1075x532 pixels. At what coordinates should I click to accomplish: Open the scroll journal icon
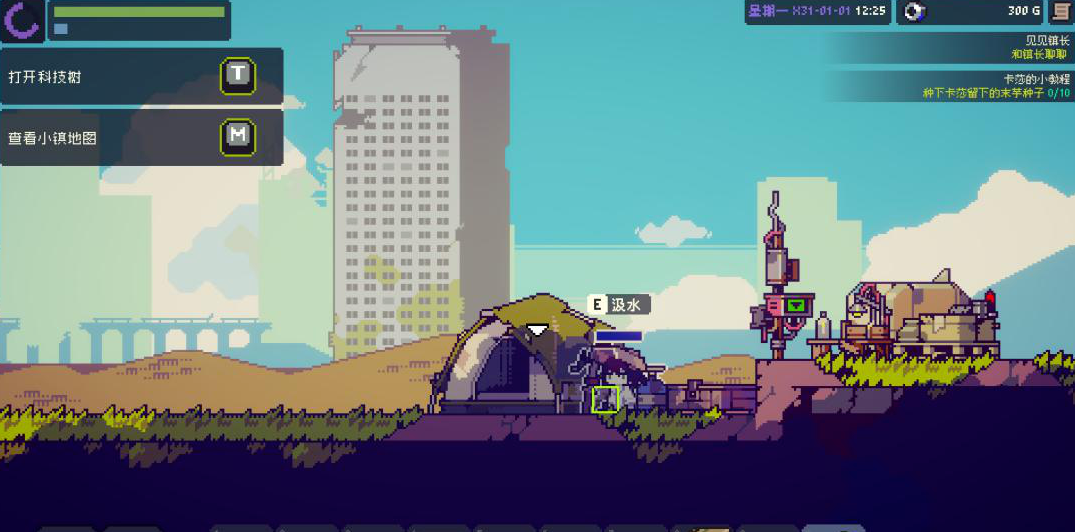tap(1060, 11)
